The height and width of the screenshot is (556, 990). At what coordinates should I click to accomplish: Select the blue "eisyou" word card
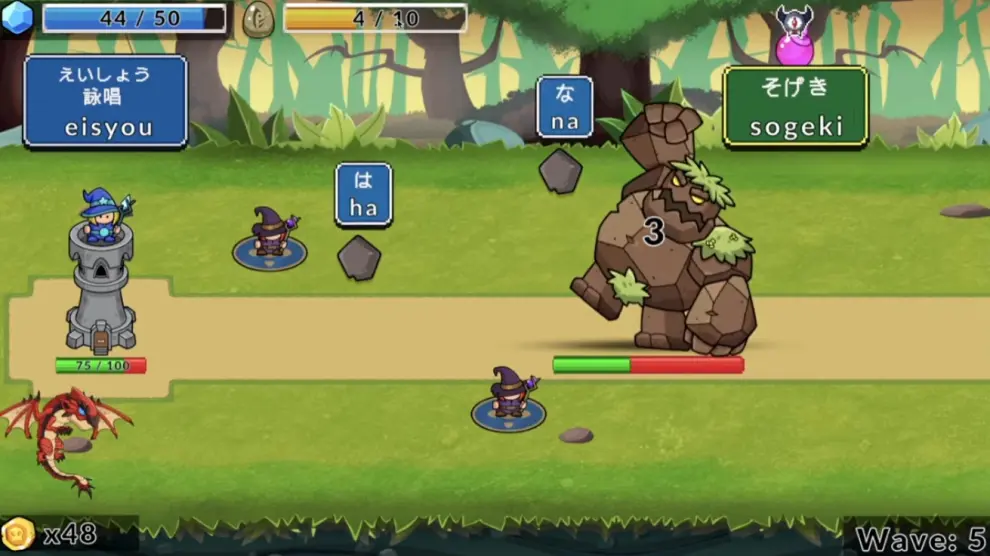[105, 102]
